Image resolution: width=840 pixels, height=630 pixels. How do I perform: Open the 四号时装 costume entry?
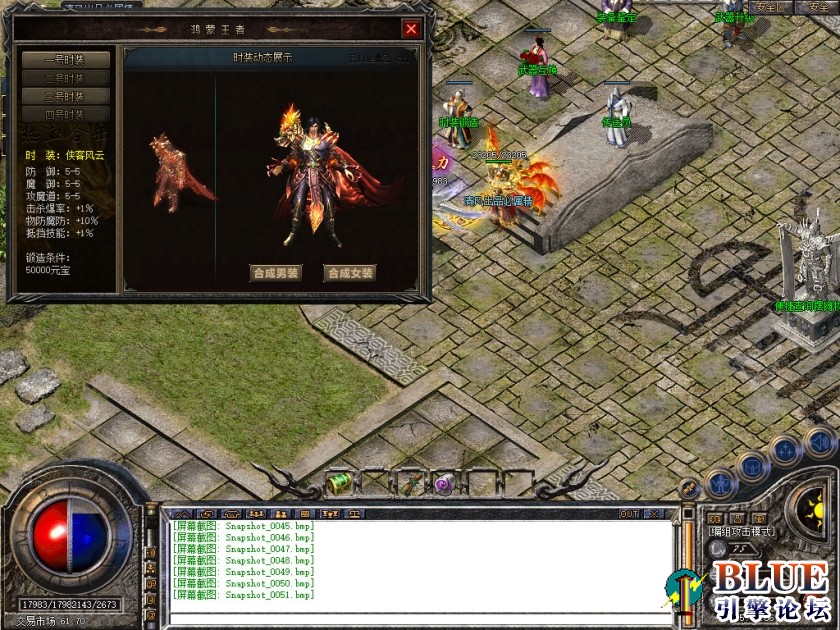[66, 114]
